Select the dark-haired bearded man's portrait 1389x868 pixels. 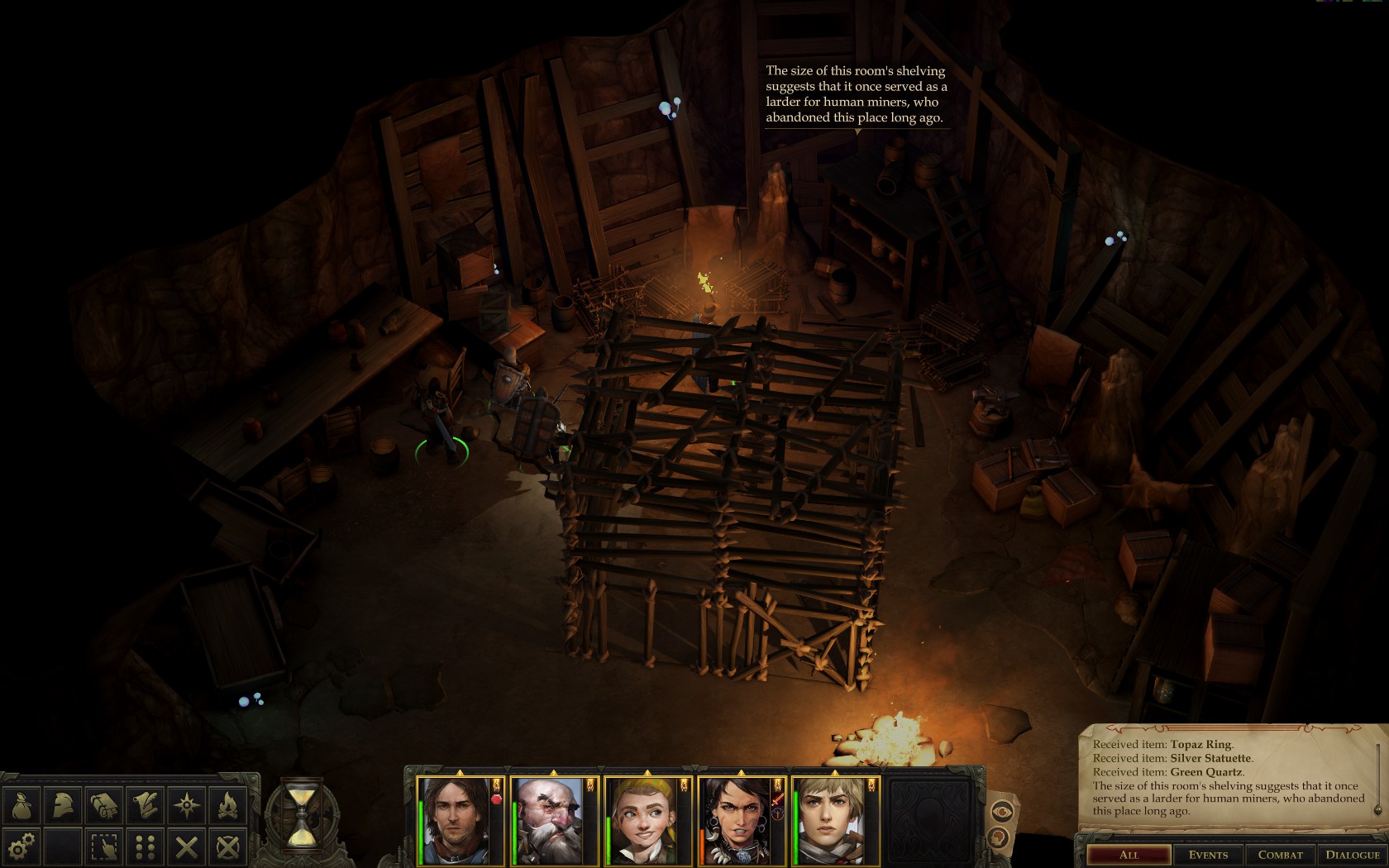[457, 822]
